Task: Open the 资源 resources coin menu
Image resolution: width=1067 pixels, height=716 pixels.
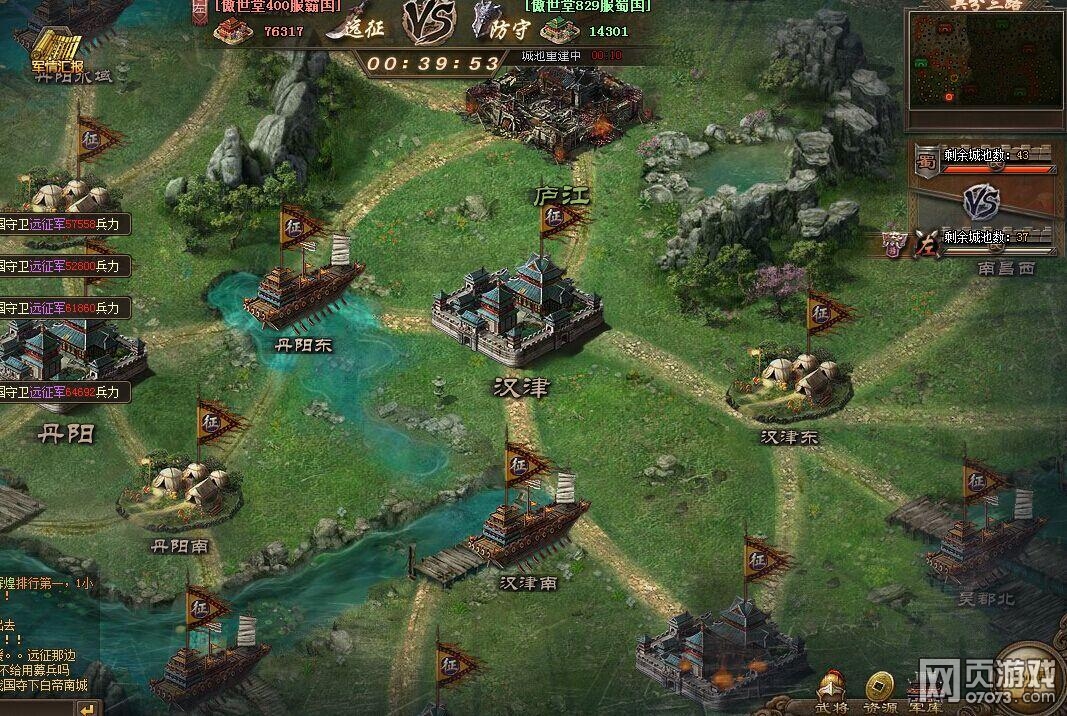Action: [880, 691]
